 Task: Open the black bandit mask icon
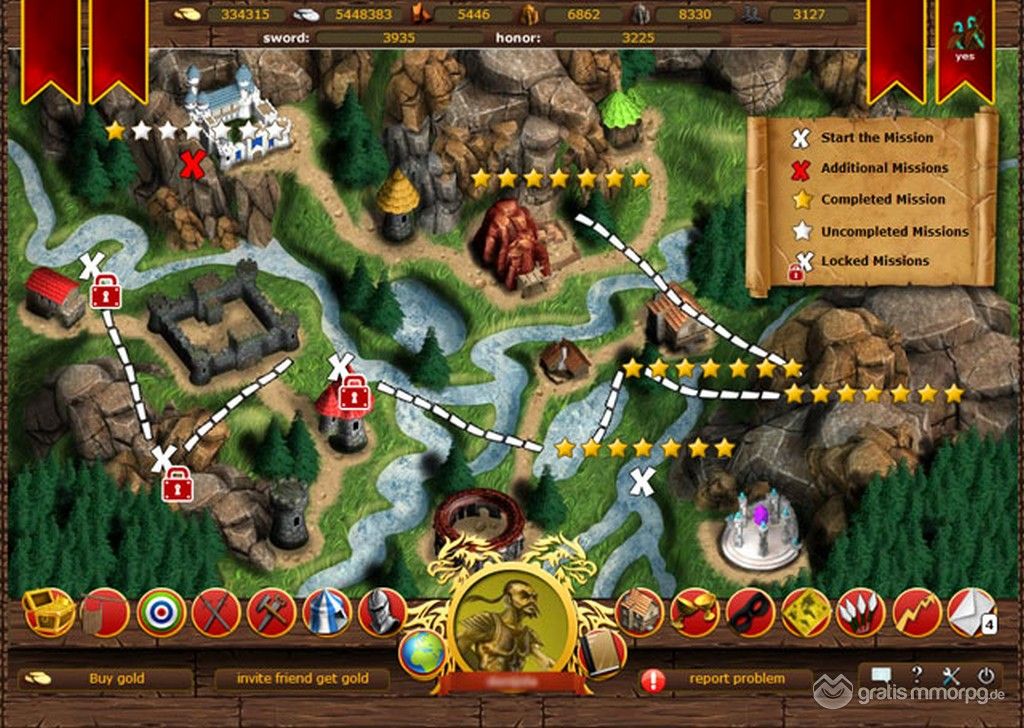(751, 612)
